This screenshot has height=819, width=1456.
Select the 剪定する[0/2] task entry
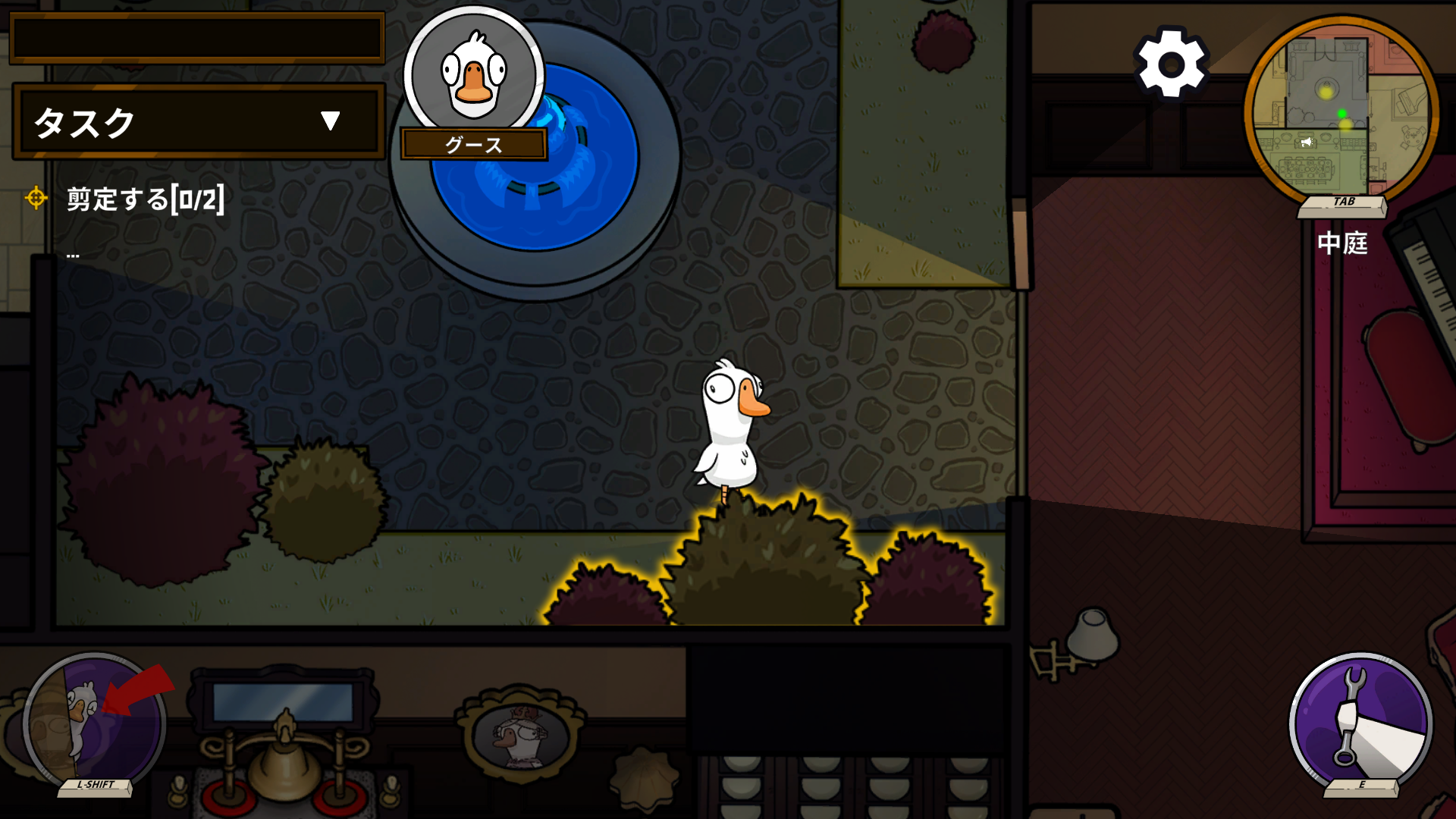tap(145, 199)
